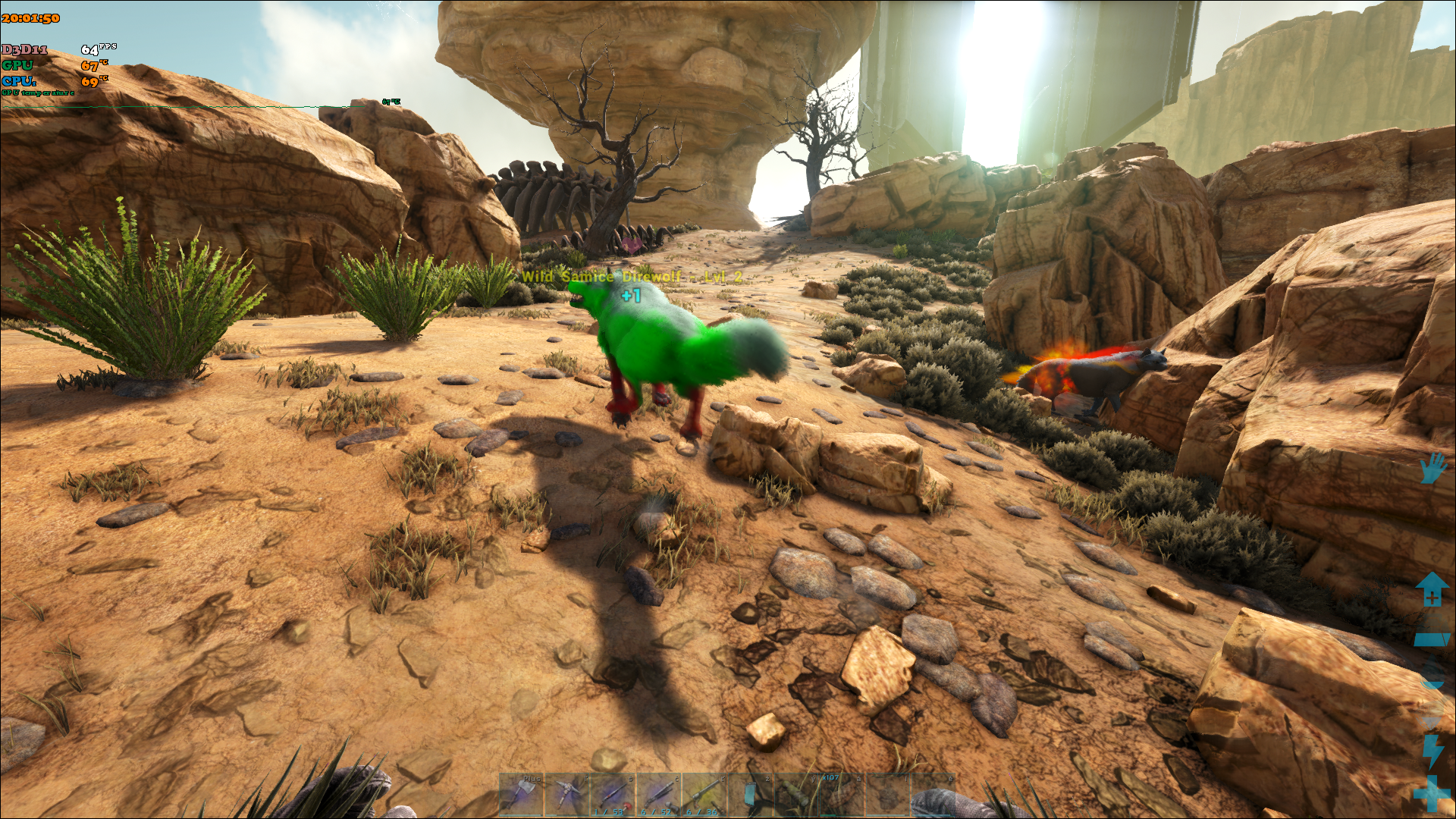Choose the rifle with 1 / 53 ammo
The image size is (1456, 819).
tap(613, 795)
